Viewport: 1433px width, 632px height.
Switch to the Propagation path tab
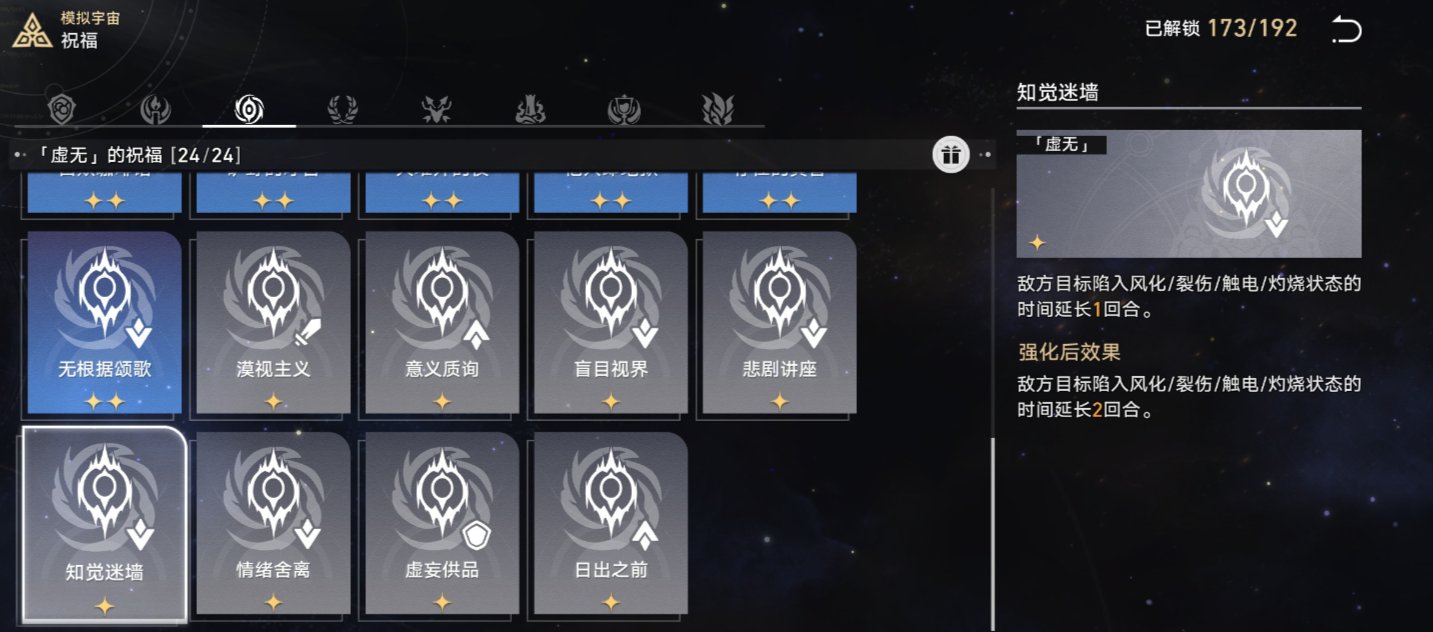(x=717, y=108)
